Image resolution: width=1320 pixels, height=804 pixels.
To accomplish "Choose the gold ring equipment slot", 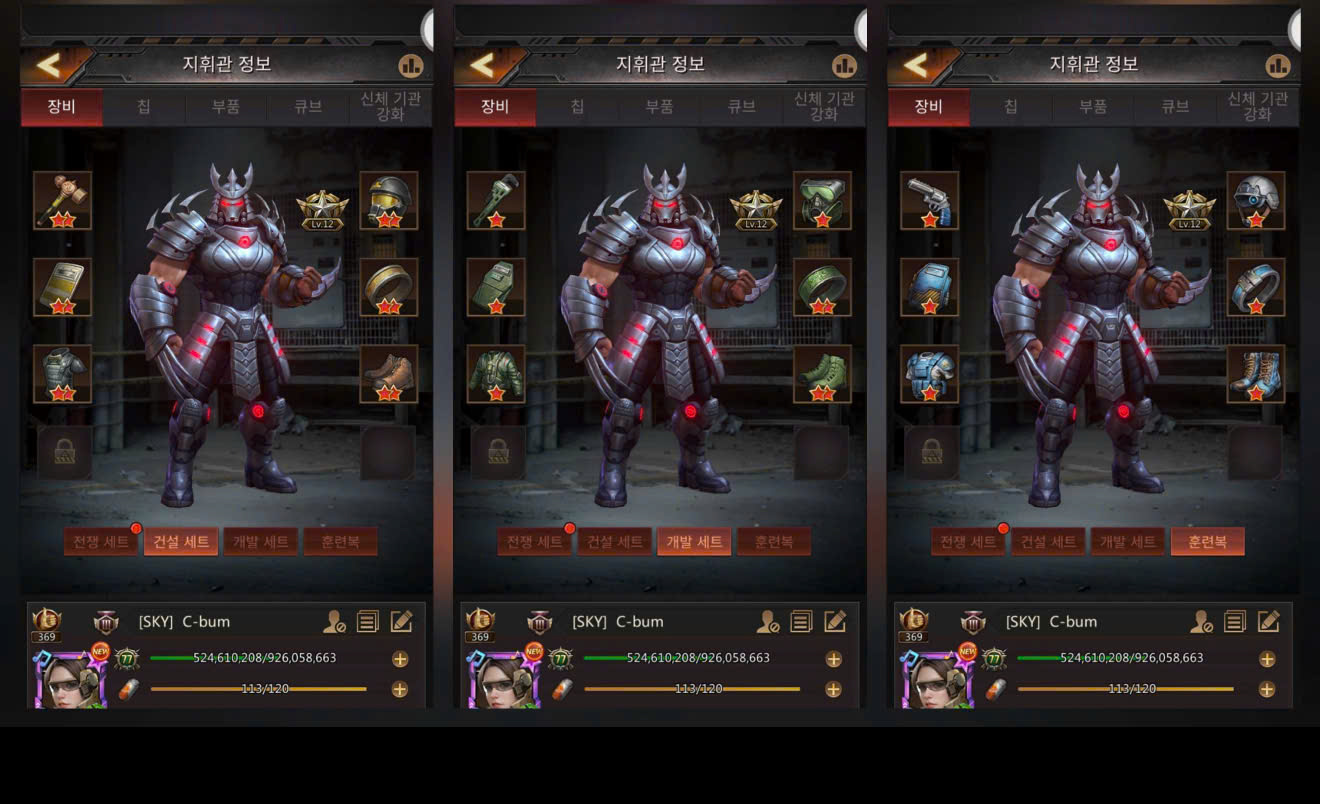I will pyautogui.click(x=388, y=287).
